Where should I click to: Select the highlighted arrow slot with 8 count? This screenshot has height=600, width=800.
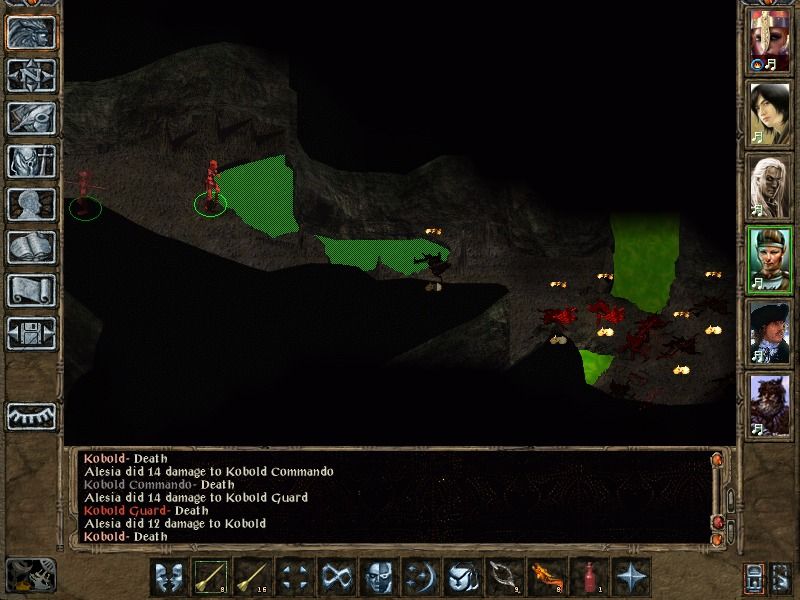tap(212, 577)
